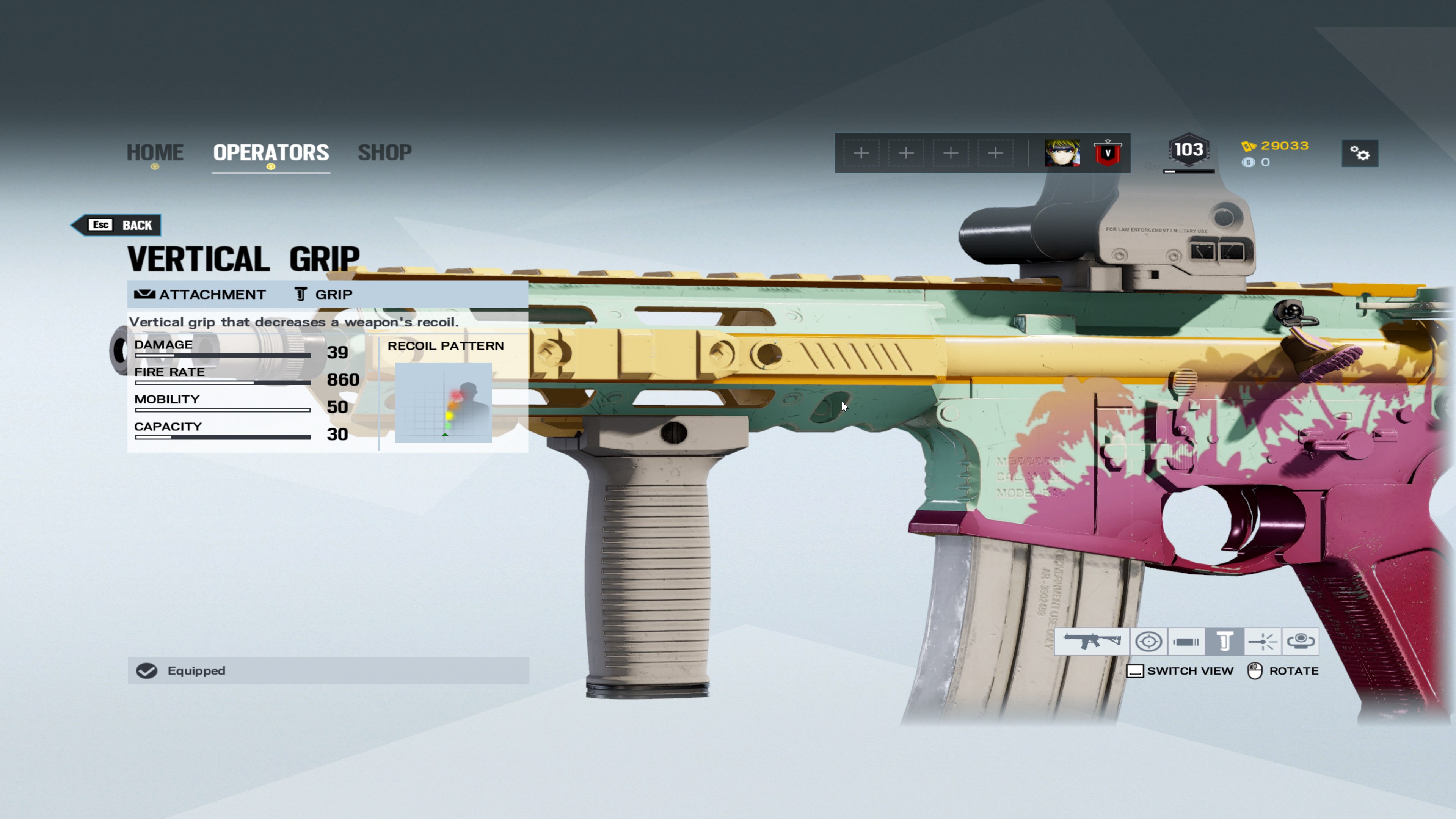
Task: Open the red rank banner badge
Action: [x=1107, y=153]
